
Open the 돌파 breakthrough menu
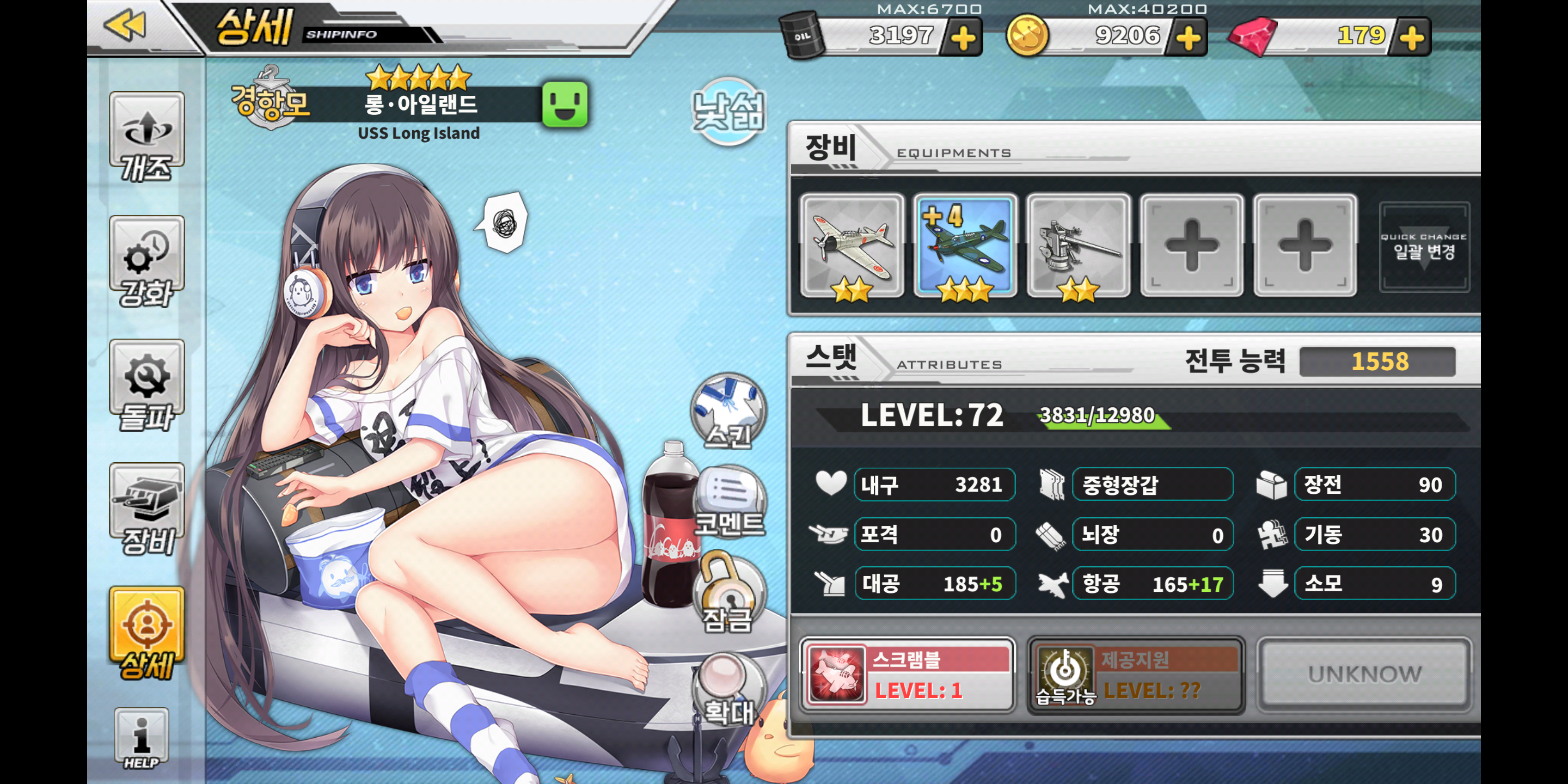click(x=146, y=385)
